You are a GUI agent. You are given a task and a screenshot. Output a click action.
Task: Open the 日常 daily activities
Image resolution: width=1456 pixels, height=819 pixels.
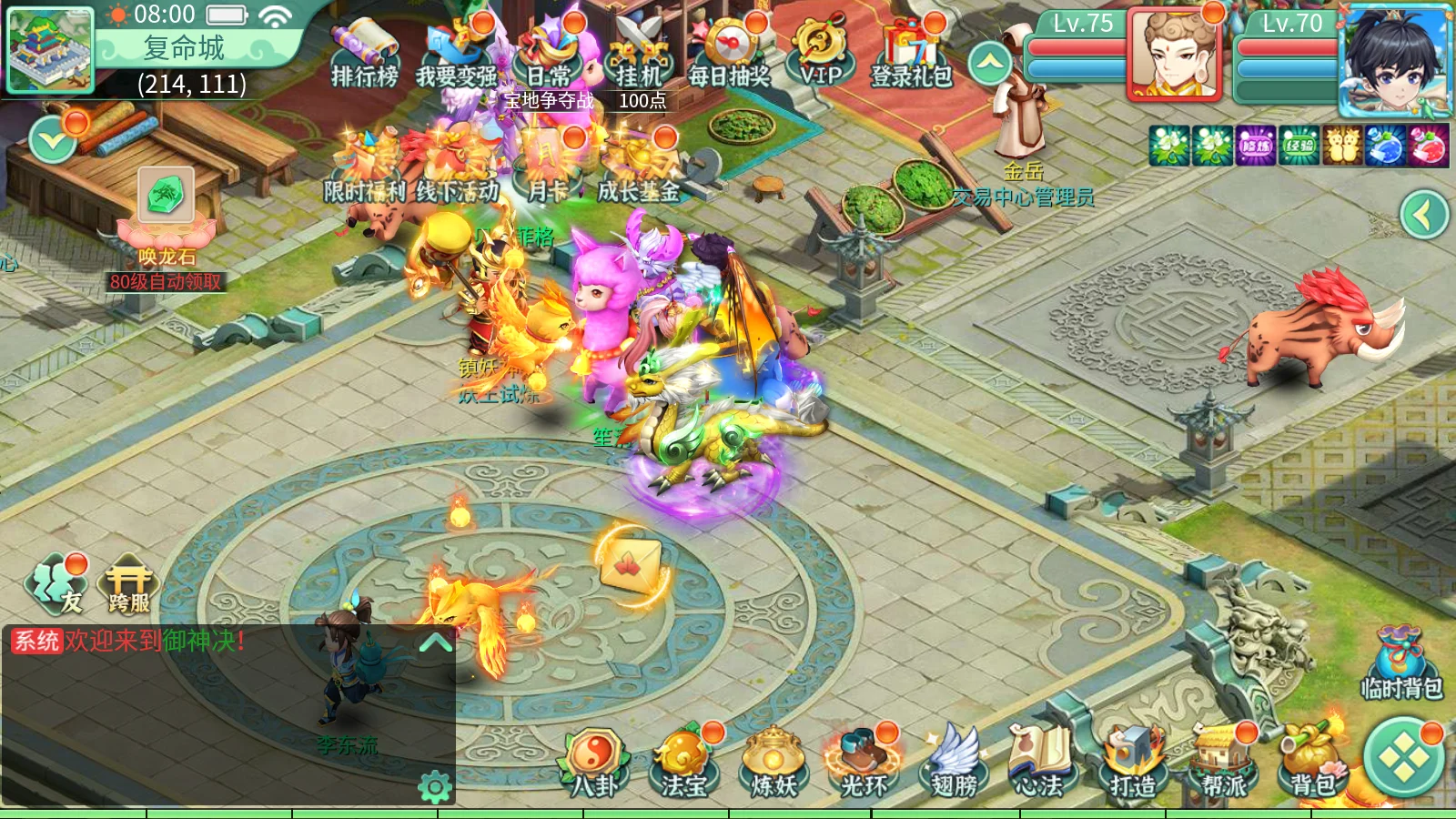tap(549, 53)
